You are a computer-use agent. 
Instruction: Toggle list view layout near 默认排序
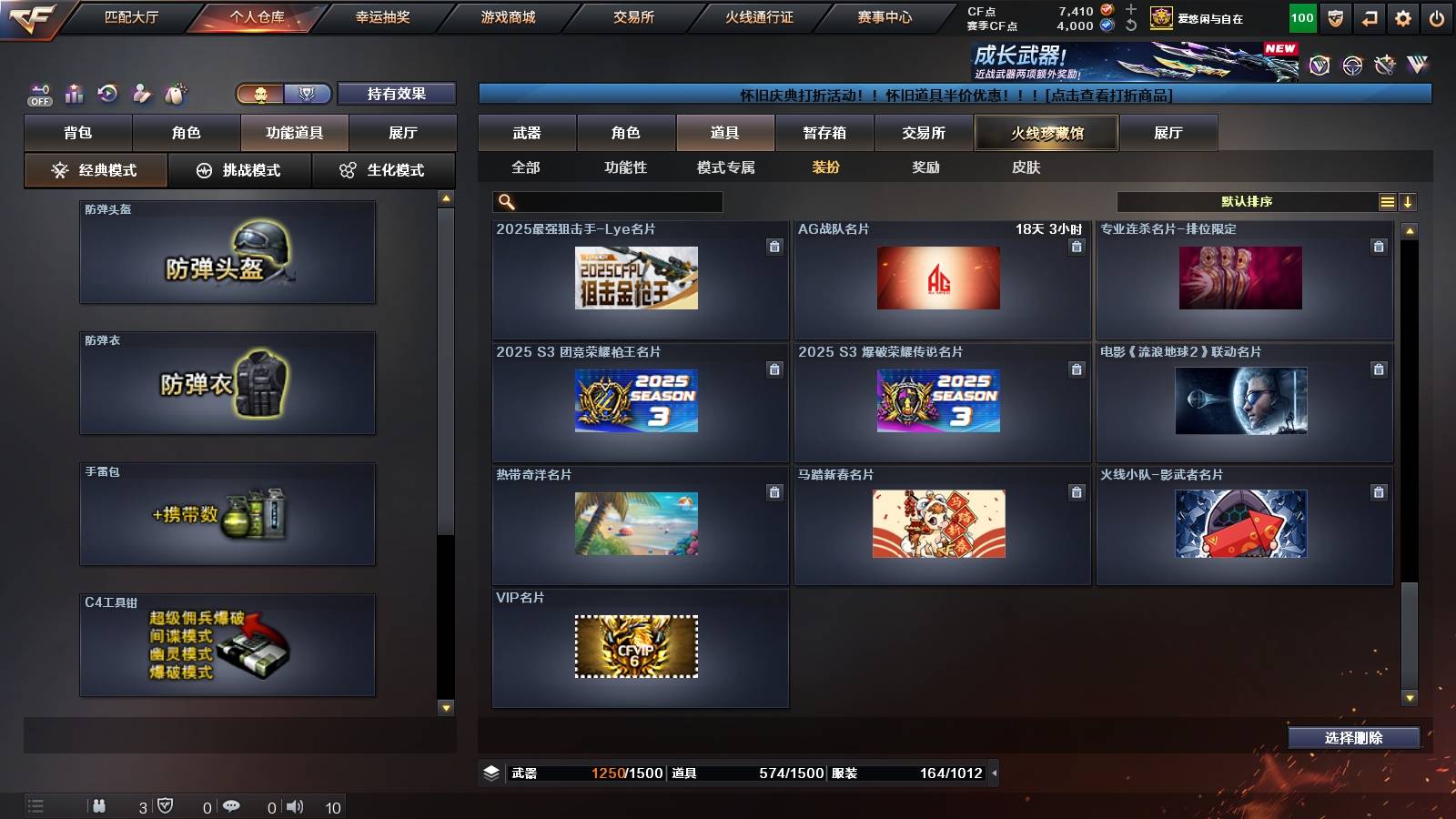pyautogui.click(x=1386, y=200)
